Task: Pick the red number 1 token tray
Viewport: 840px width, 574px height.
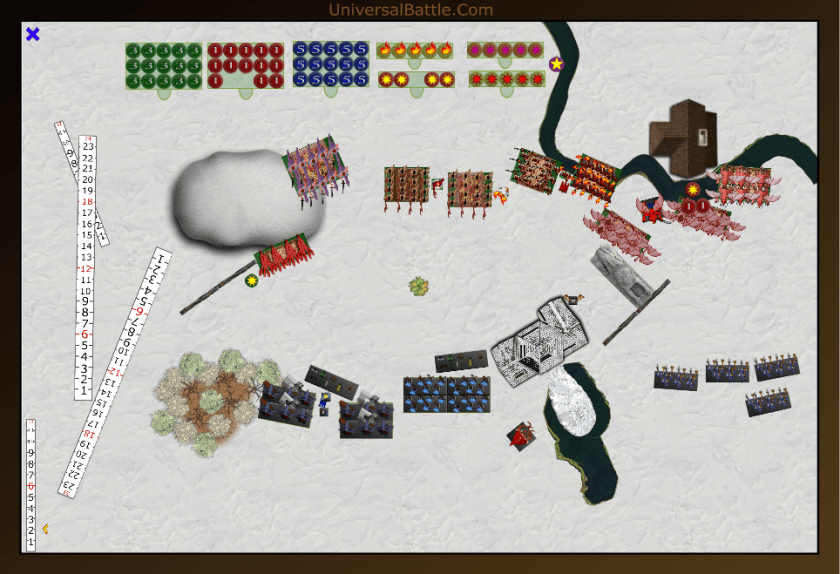Action: coord(244,65)
